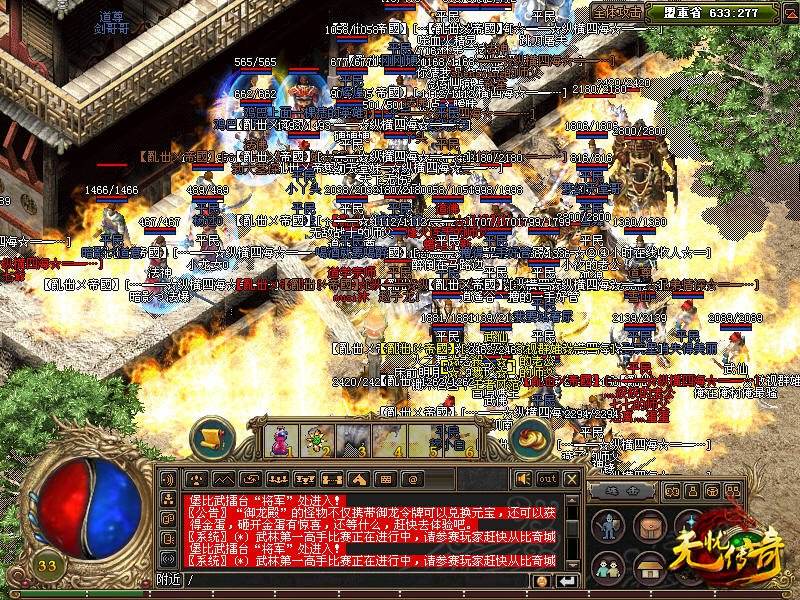Open the character equipment warrior icon
Viewport: 800px width, 600px height.
(x=608, y=526)
